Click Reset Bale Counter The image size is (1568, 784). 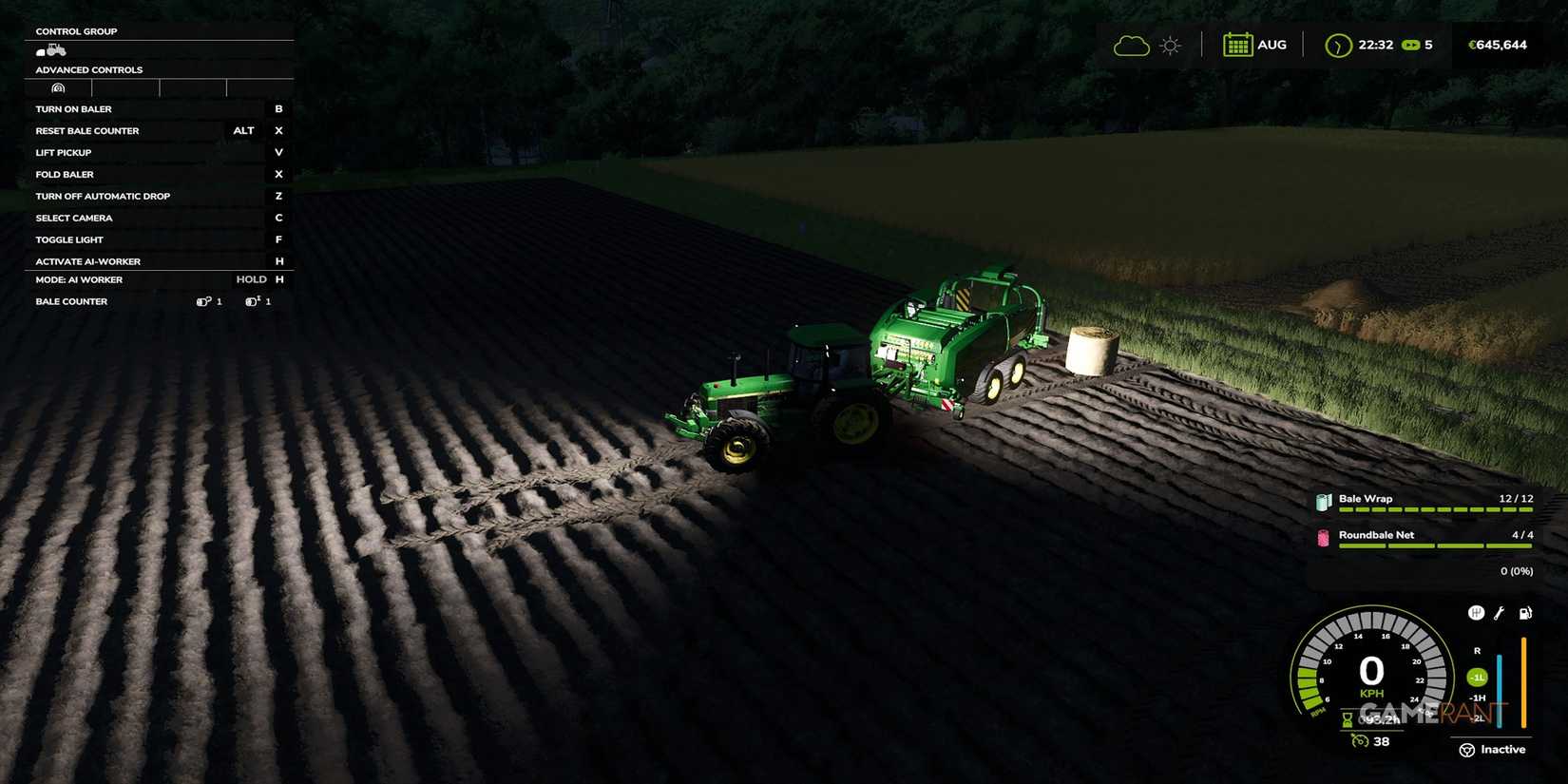click(86, 130)
